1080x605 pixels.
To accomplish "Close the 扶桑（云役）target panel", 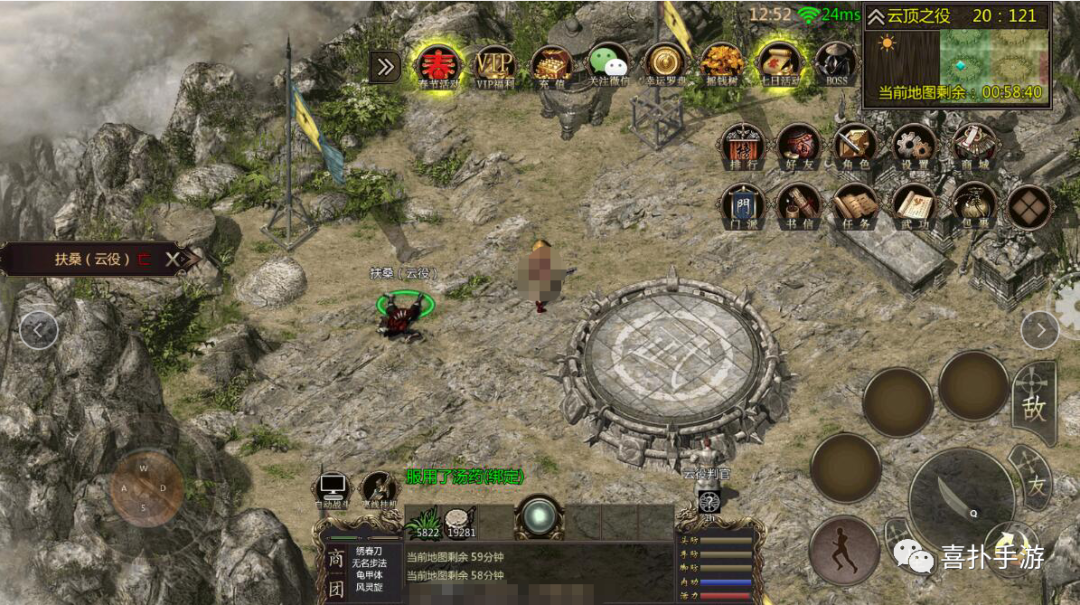I will tap(173, 259).
